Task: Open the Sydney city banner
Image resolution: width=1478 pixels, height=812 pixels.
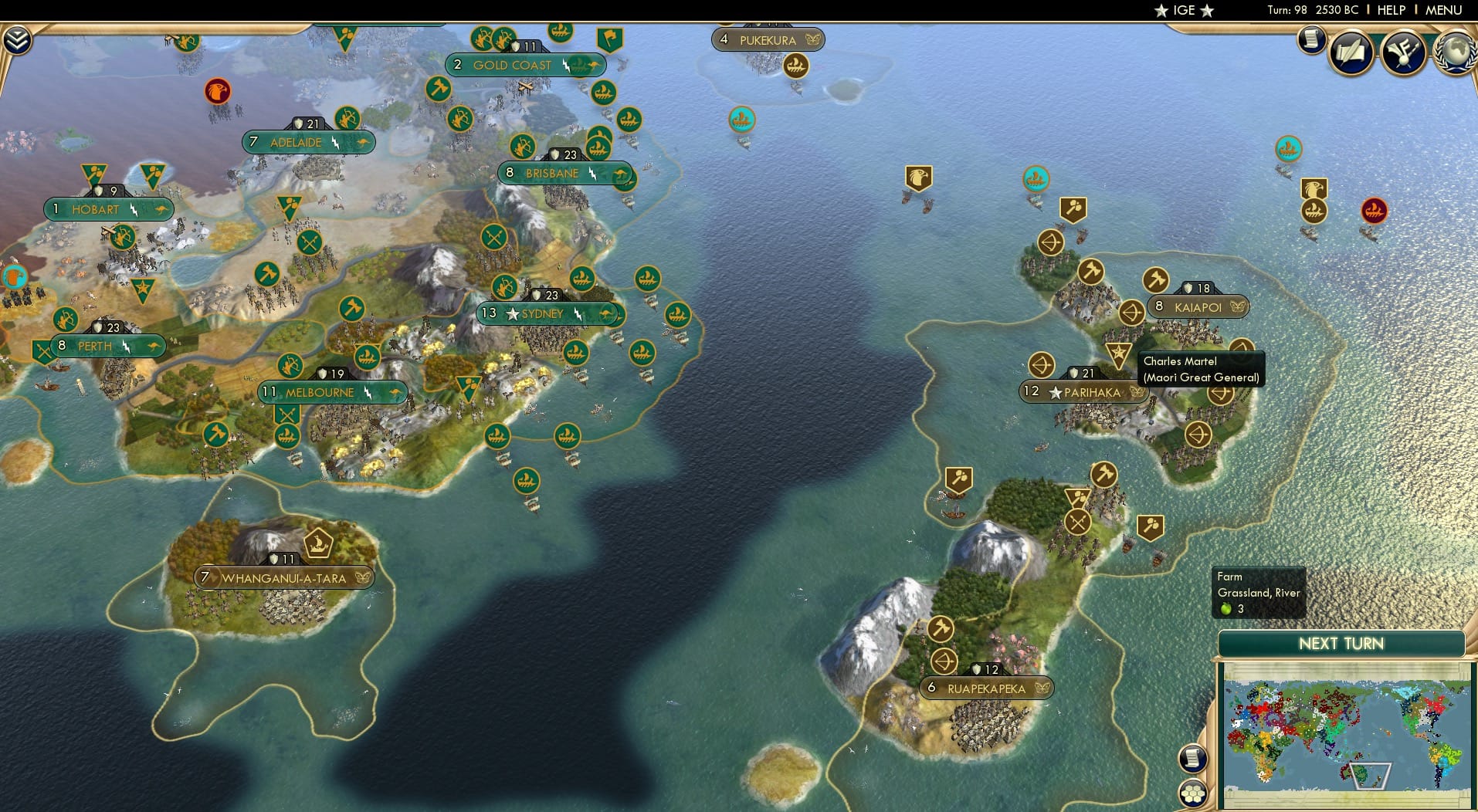Action: click(x=541, y=314)
